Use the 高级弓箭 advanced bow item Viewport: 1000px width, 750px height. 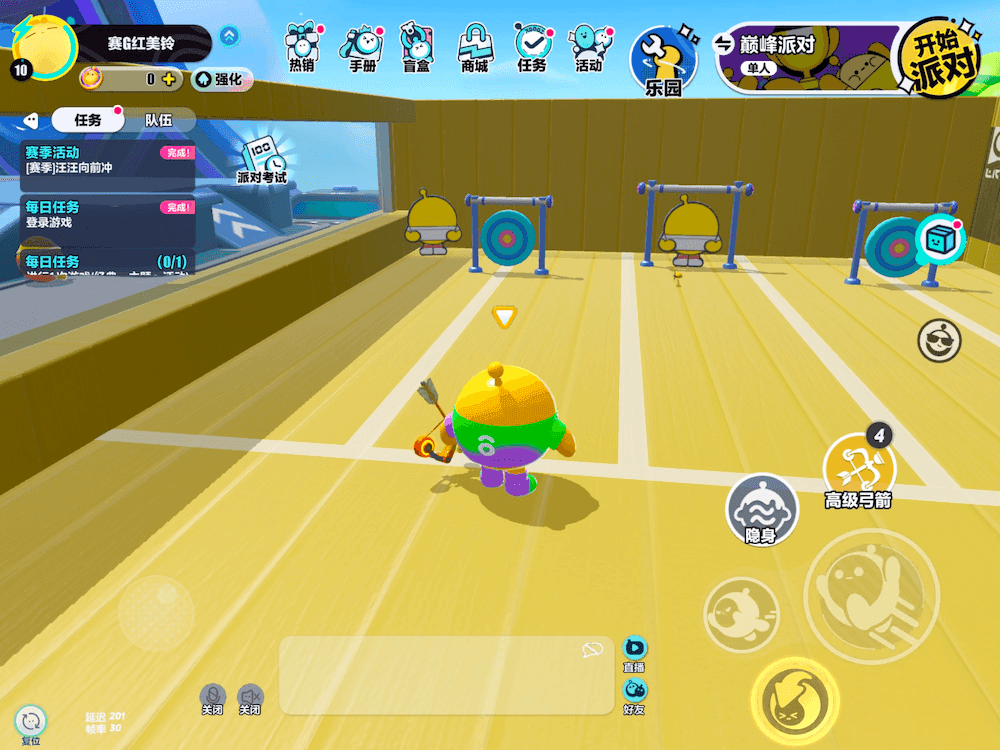tap(858, 468)
